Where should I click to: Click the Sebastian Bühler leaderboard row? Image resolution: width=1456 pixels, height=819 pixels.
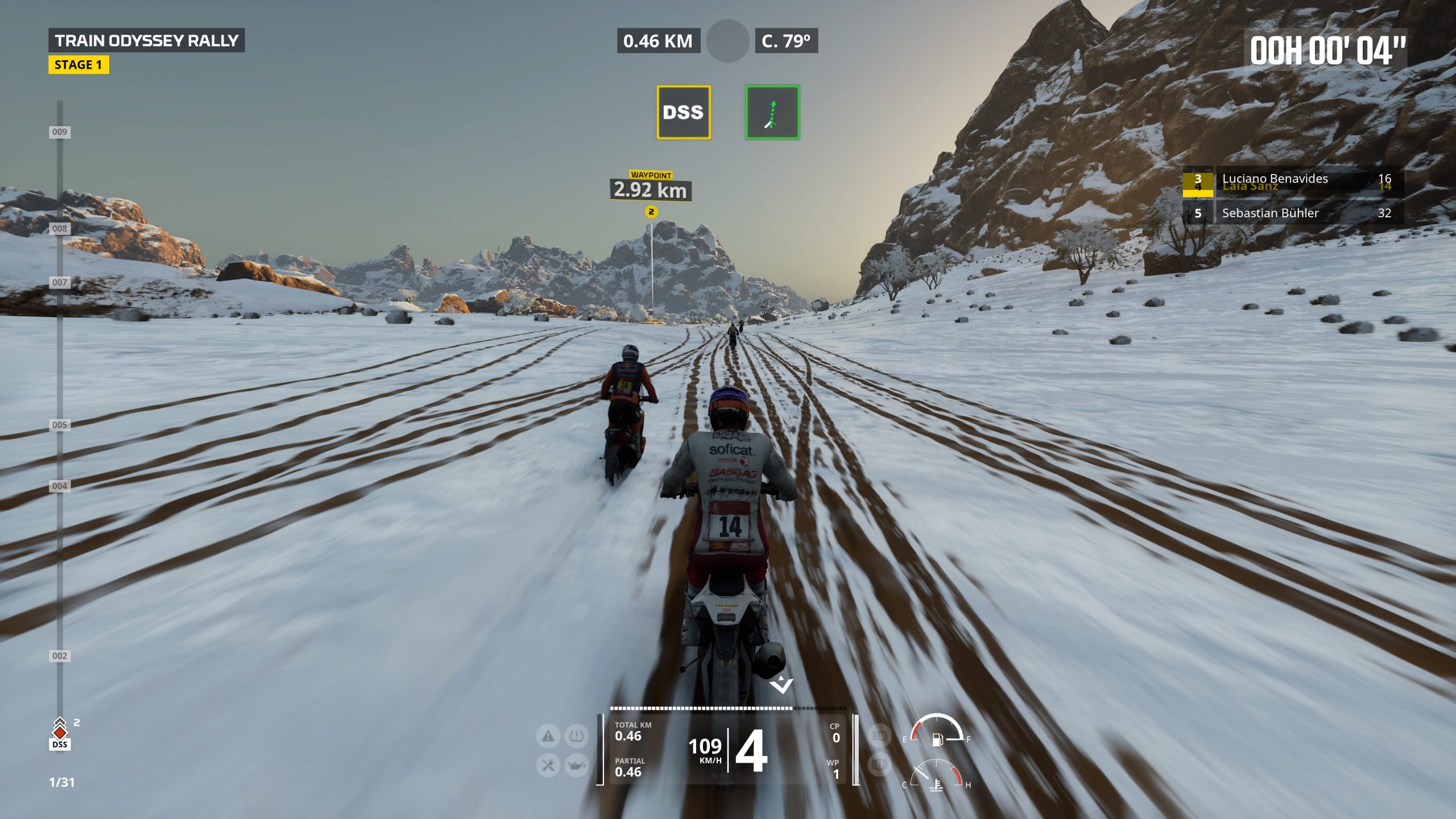(1293, 213)
